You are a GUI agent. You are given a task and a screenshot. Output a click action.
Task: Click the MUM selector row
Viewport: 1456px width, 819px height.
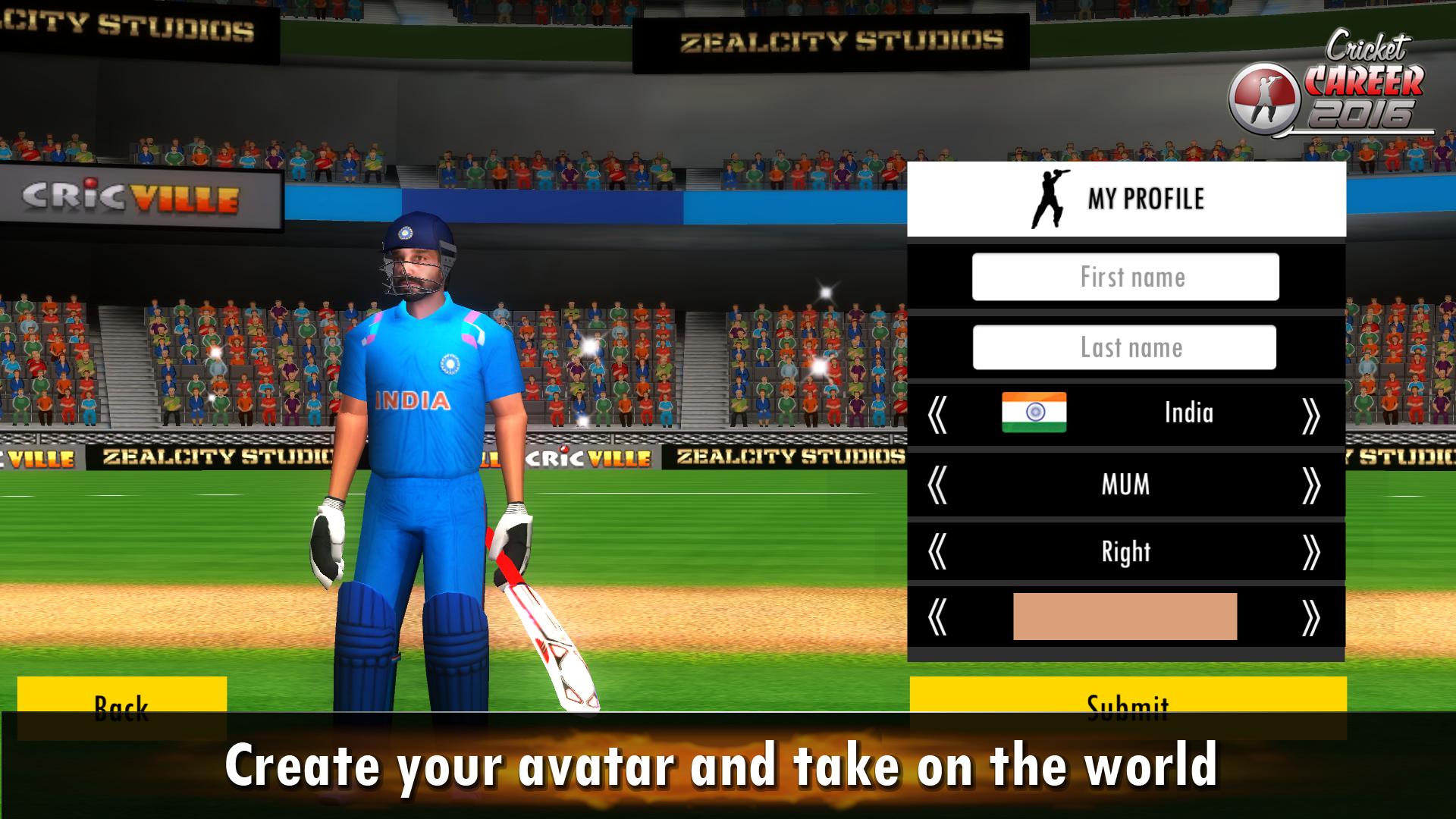pyautogui.click(x=1126, y=485)
